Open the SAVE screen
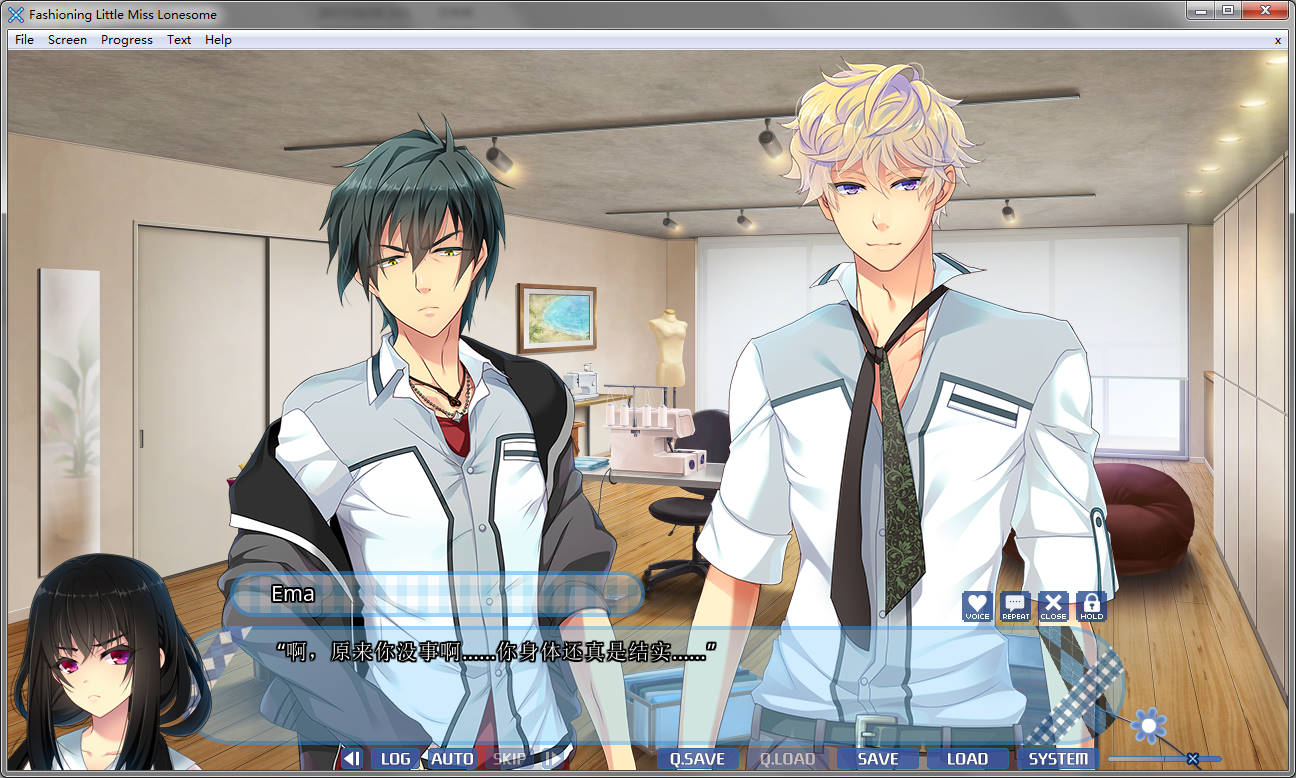This screenshot has height=778, width=1296. pyautogui.click(x=878, y=758)
